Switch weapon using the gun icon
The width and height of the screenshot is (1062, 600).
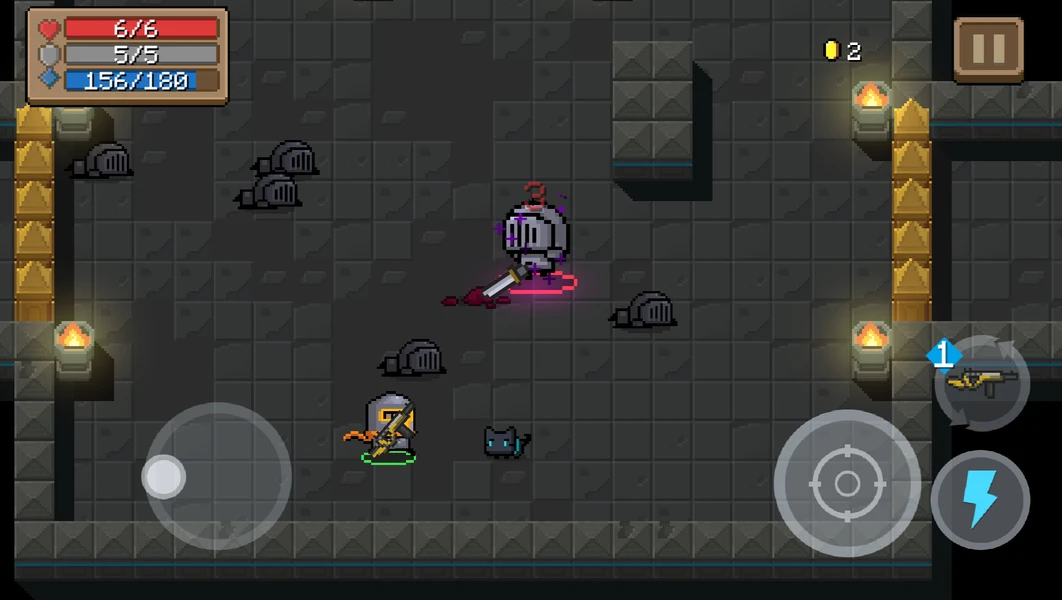pyautogui.click(x=981, y=382)
